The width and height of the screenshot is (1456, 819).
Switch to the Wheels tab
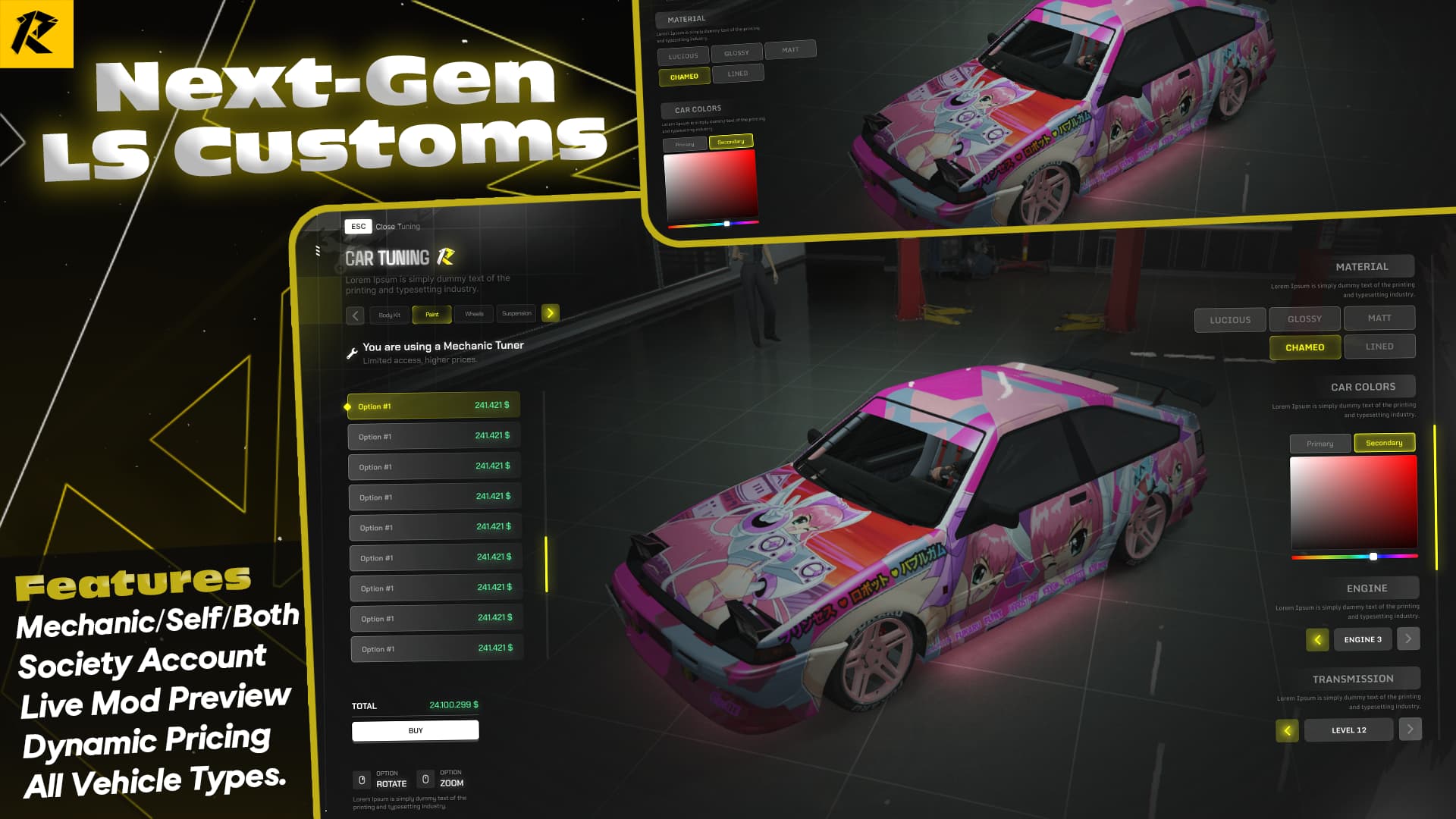pos(474,313)
